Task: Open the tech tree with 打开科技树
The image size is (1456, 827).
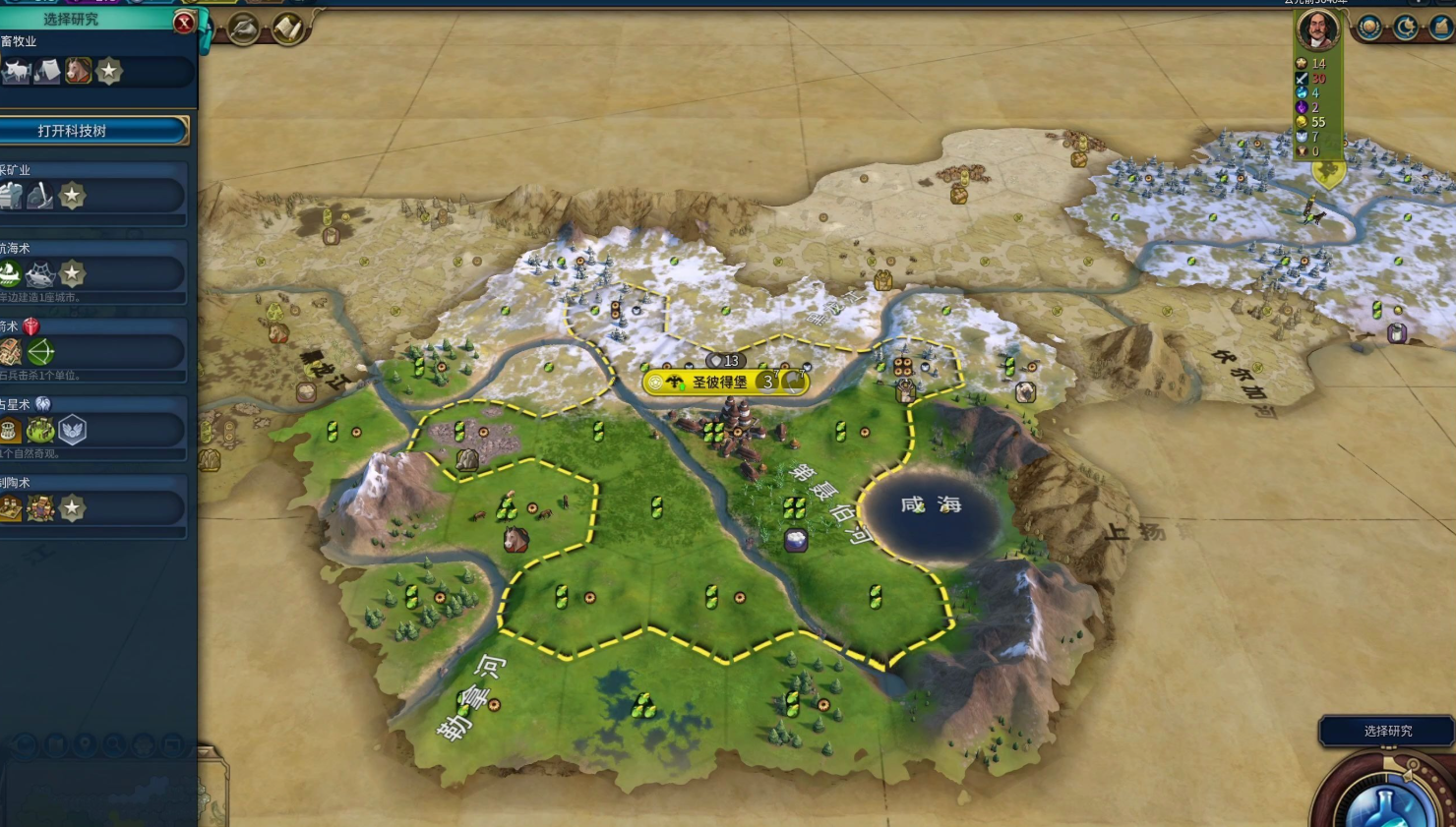Action: (x=93, y=131)
